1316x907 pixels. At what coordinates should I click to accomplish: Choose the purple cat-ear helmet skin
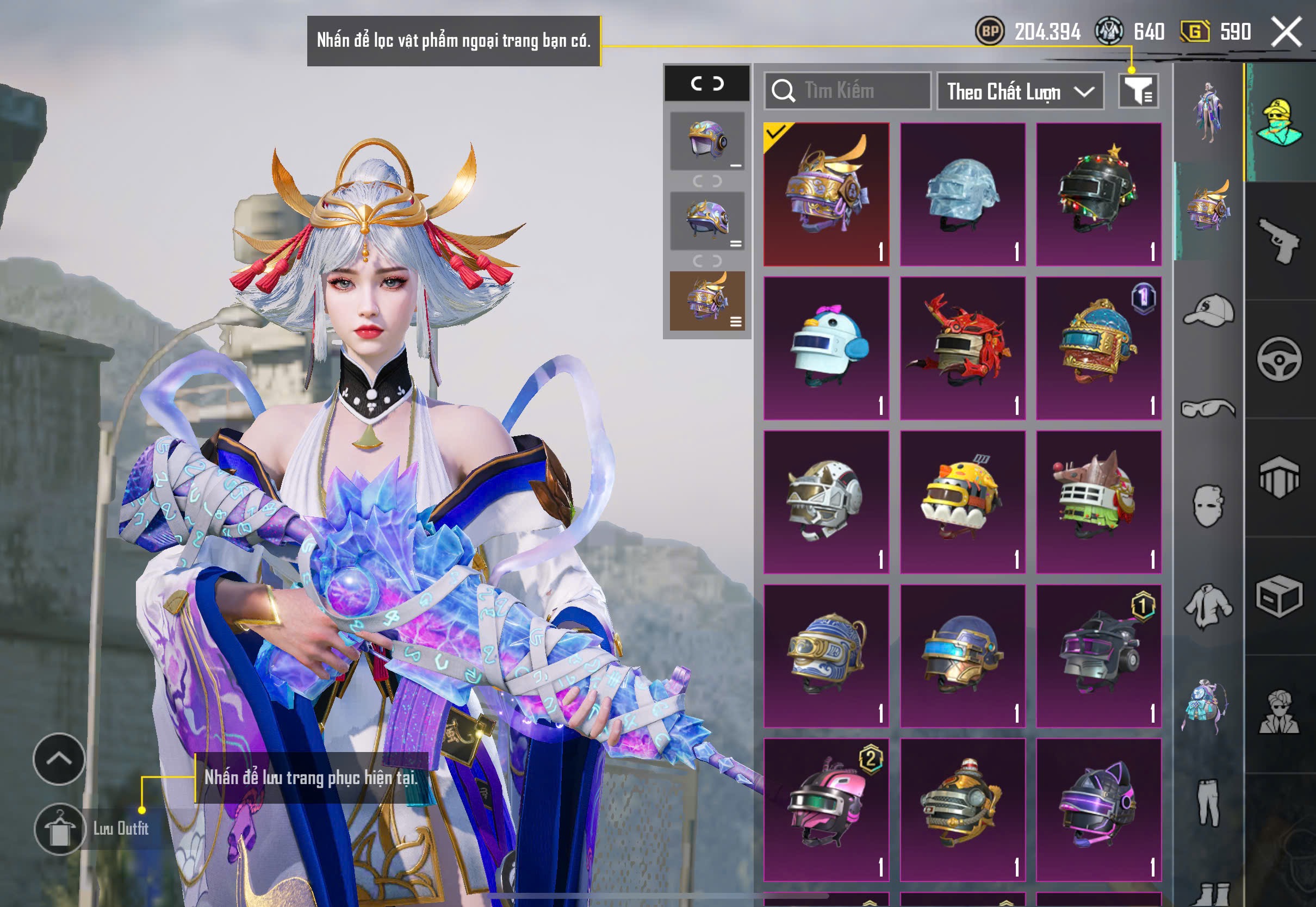[x=1098, y=809]
